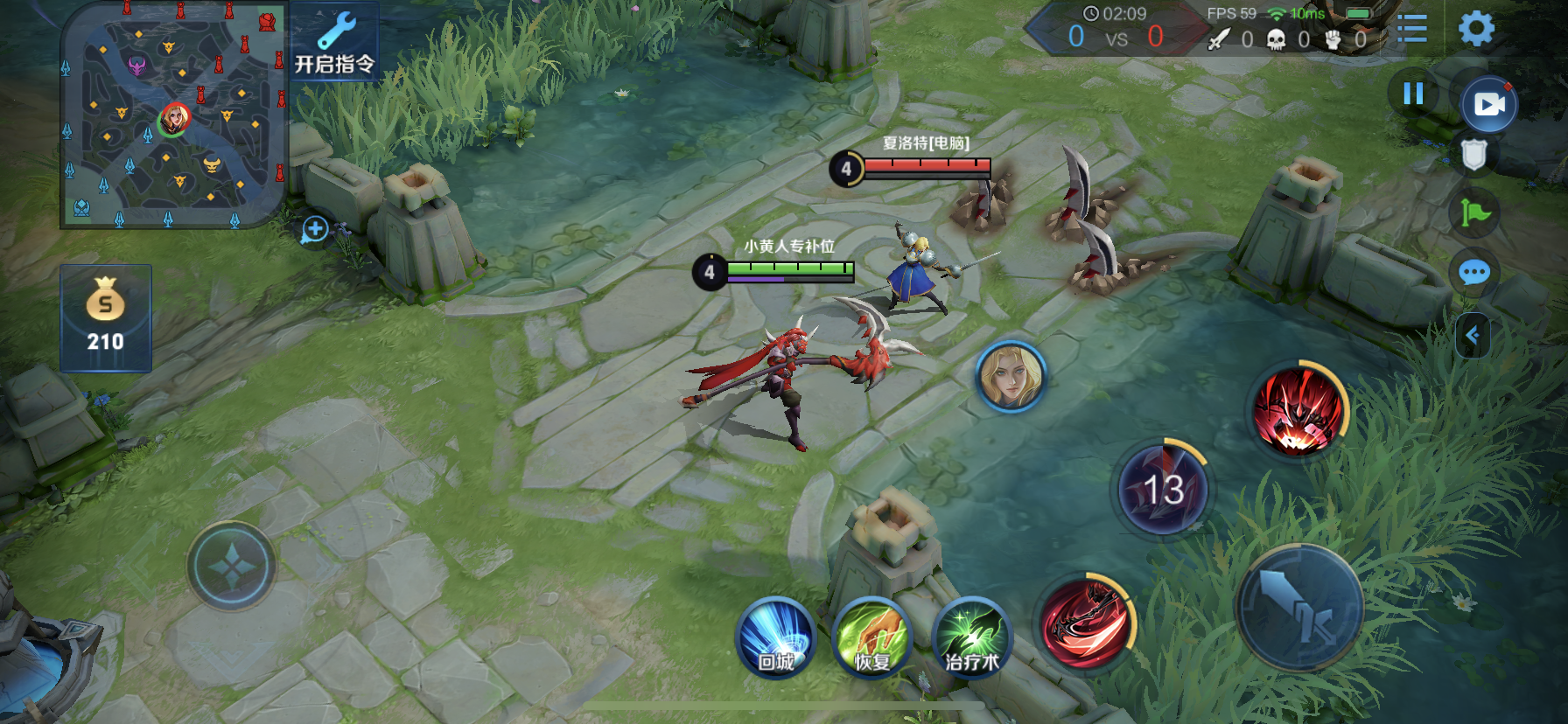The image size is (1568, 724).
Task: Cast the 治疗术 heal spell
Action: (x=971, y=638)
